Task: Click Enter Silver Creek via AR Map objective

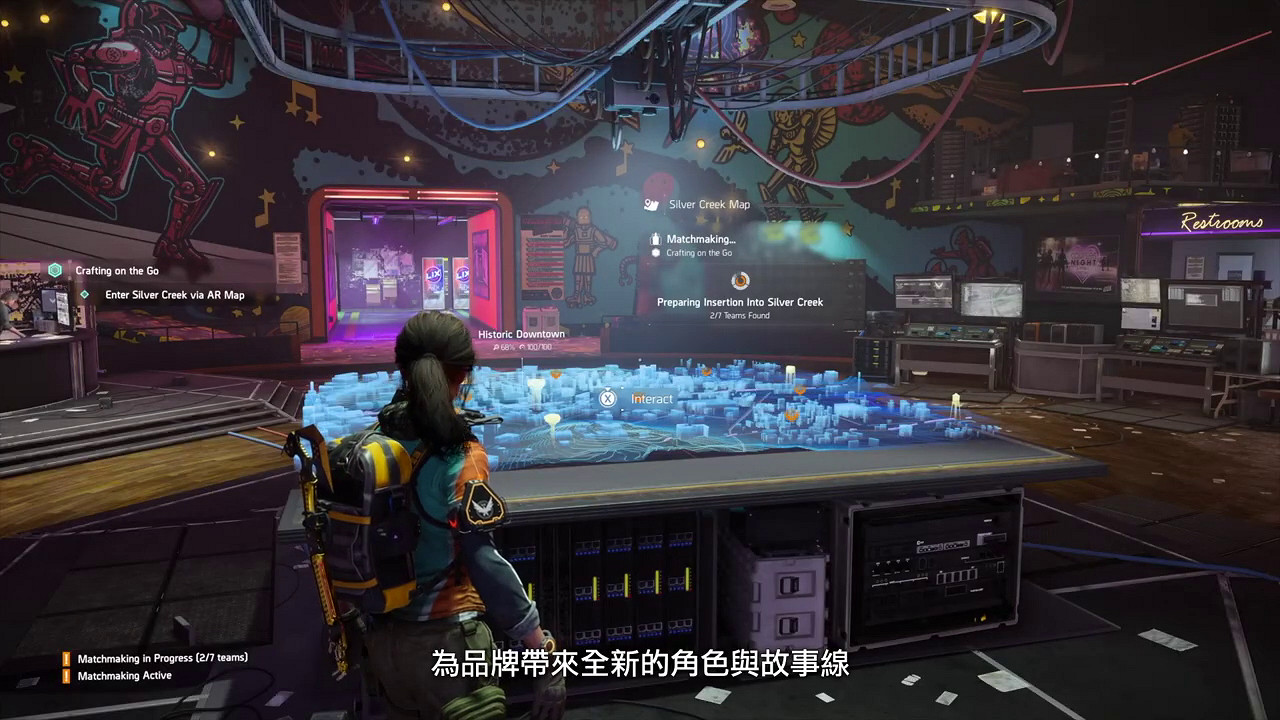Action: (173, 295)
